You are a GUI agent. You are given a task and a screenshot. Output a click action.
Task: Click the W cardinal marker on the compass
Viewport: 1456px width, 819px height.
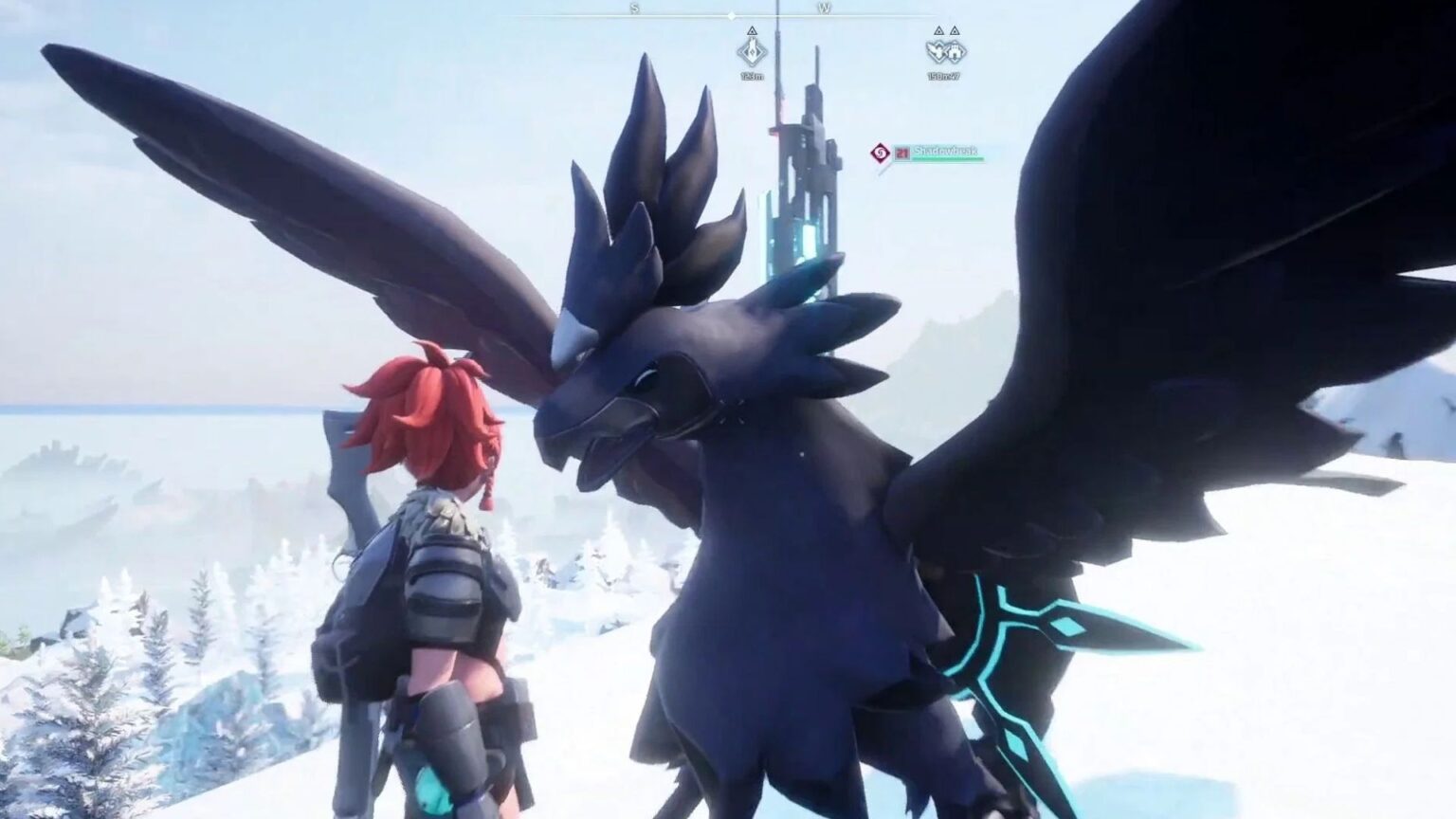tap(825, 7)
